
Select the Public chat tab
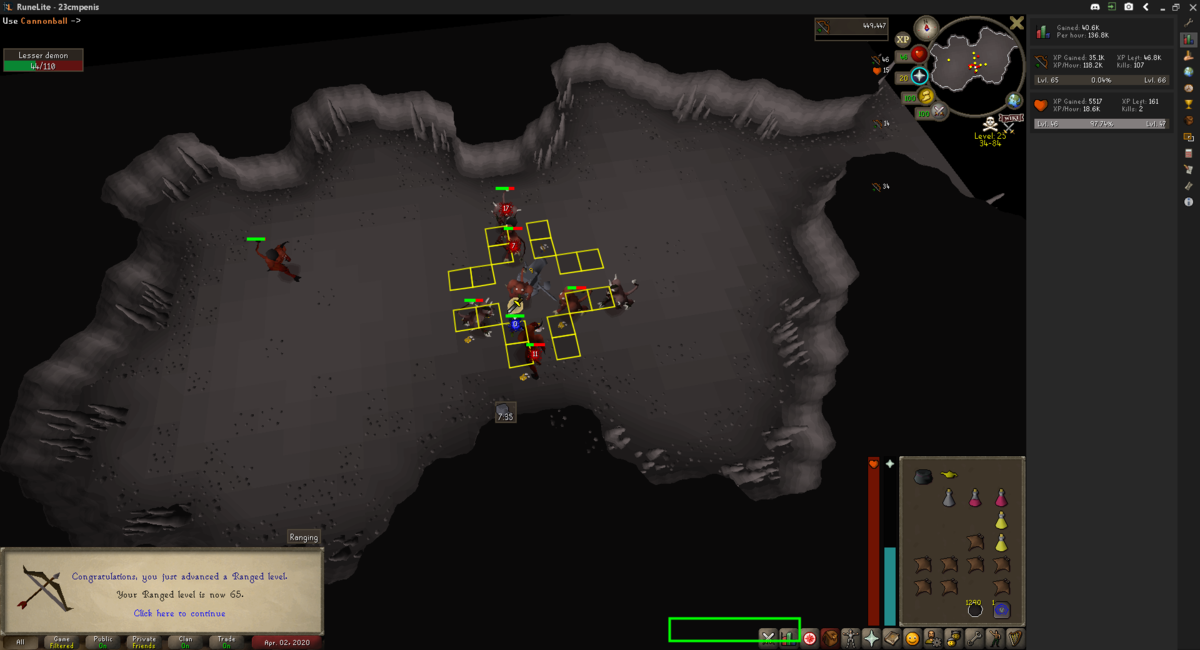pyautogui.click(x=103, y=641)
